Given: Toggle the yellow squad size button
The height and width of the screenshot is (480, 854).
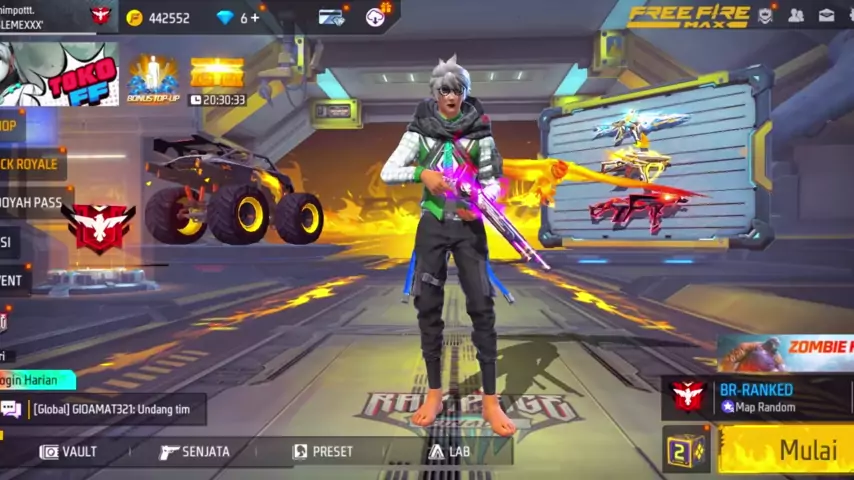Looking at the screenshot, I should [x=685, y=451].
